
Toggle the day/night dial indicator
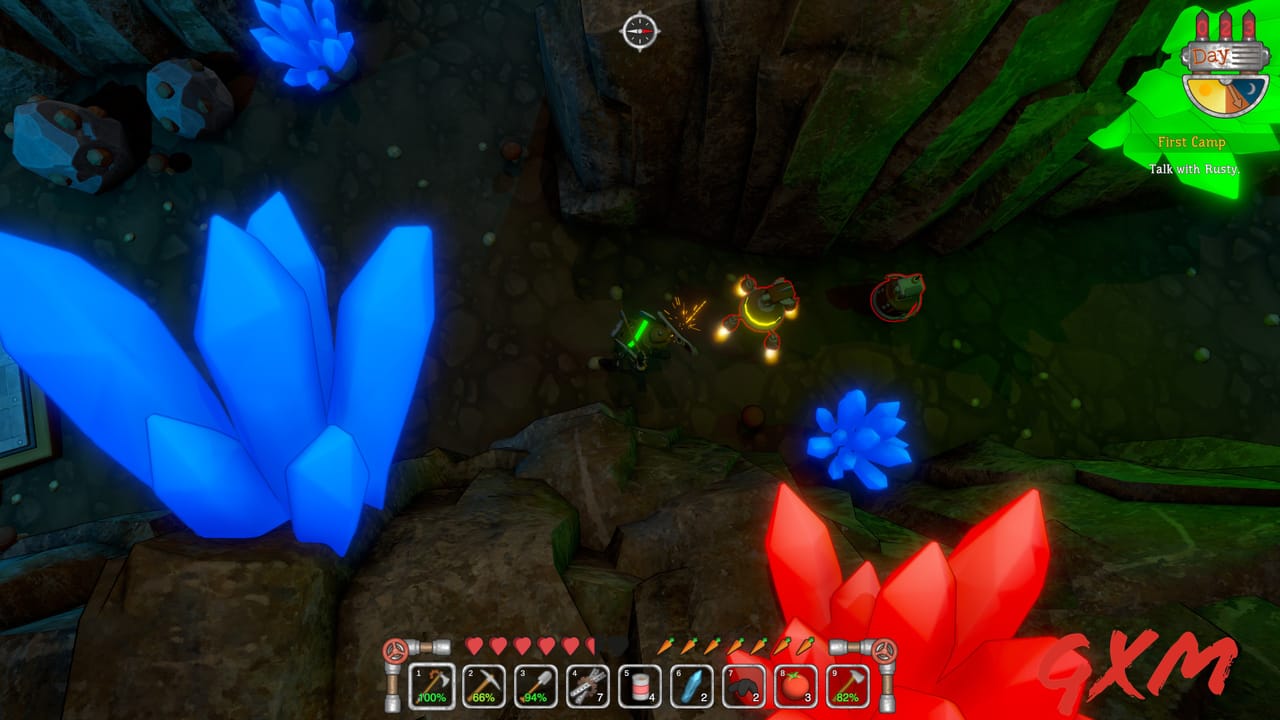[1225, 93]
